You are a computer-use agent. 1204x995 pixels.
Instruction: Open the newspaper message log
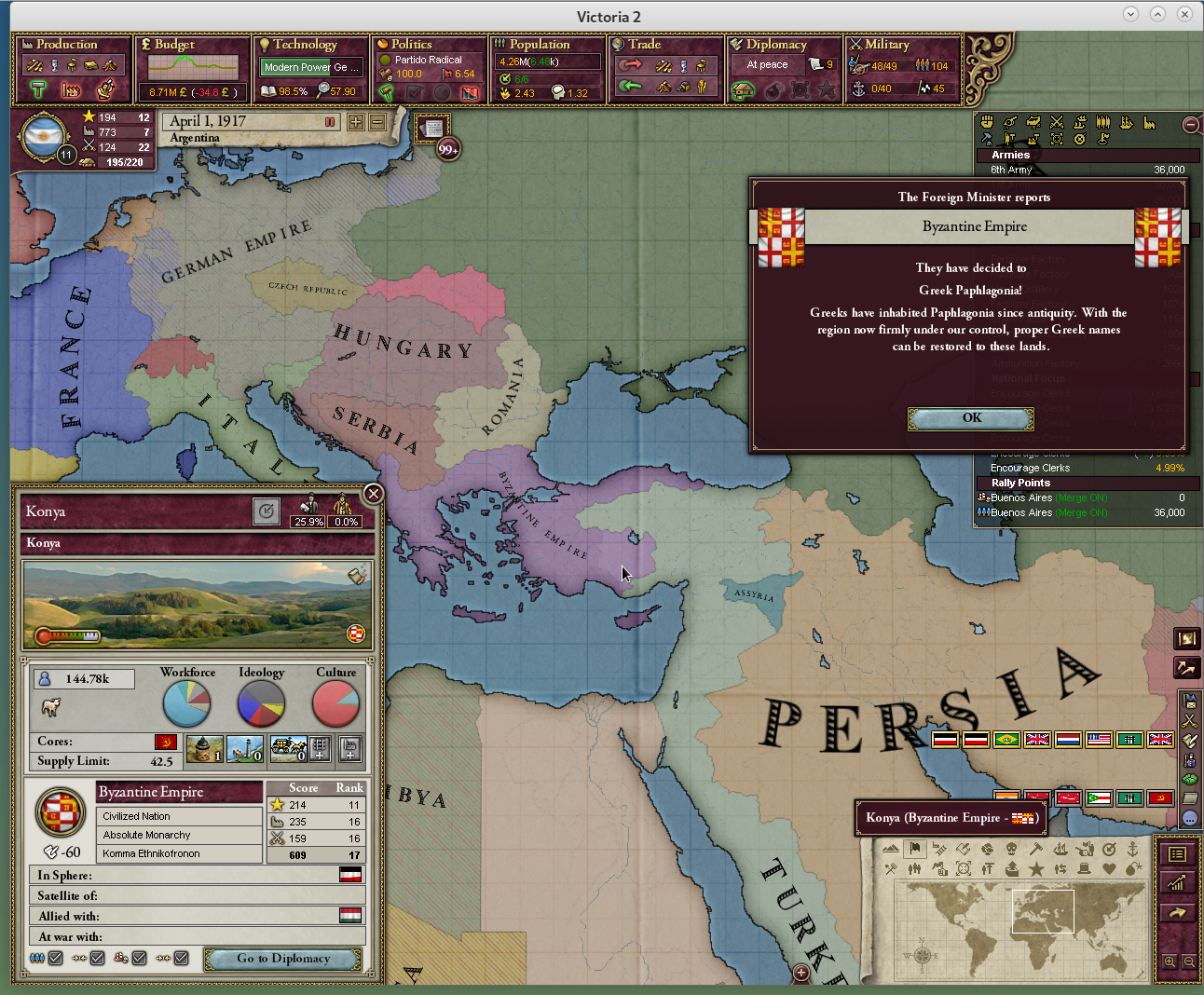click(433, 129)
